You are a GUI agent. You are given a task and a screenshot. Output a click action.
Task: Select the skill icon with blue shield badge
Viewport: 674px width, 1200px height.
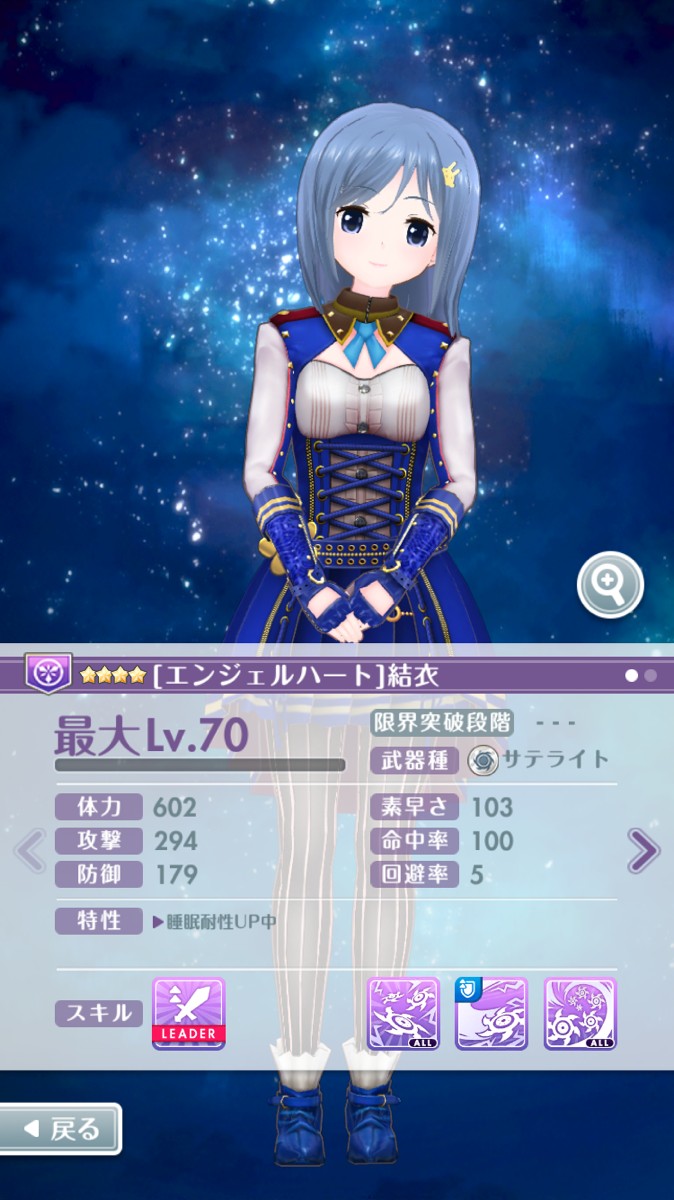click(492, 1013)
